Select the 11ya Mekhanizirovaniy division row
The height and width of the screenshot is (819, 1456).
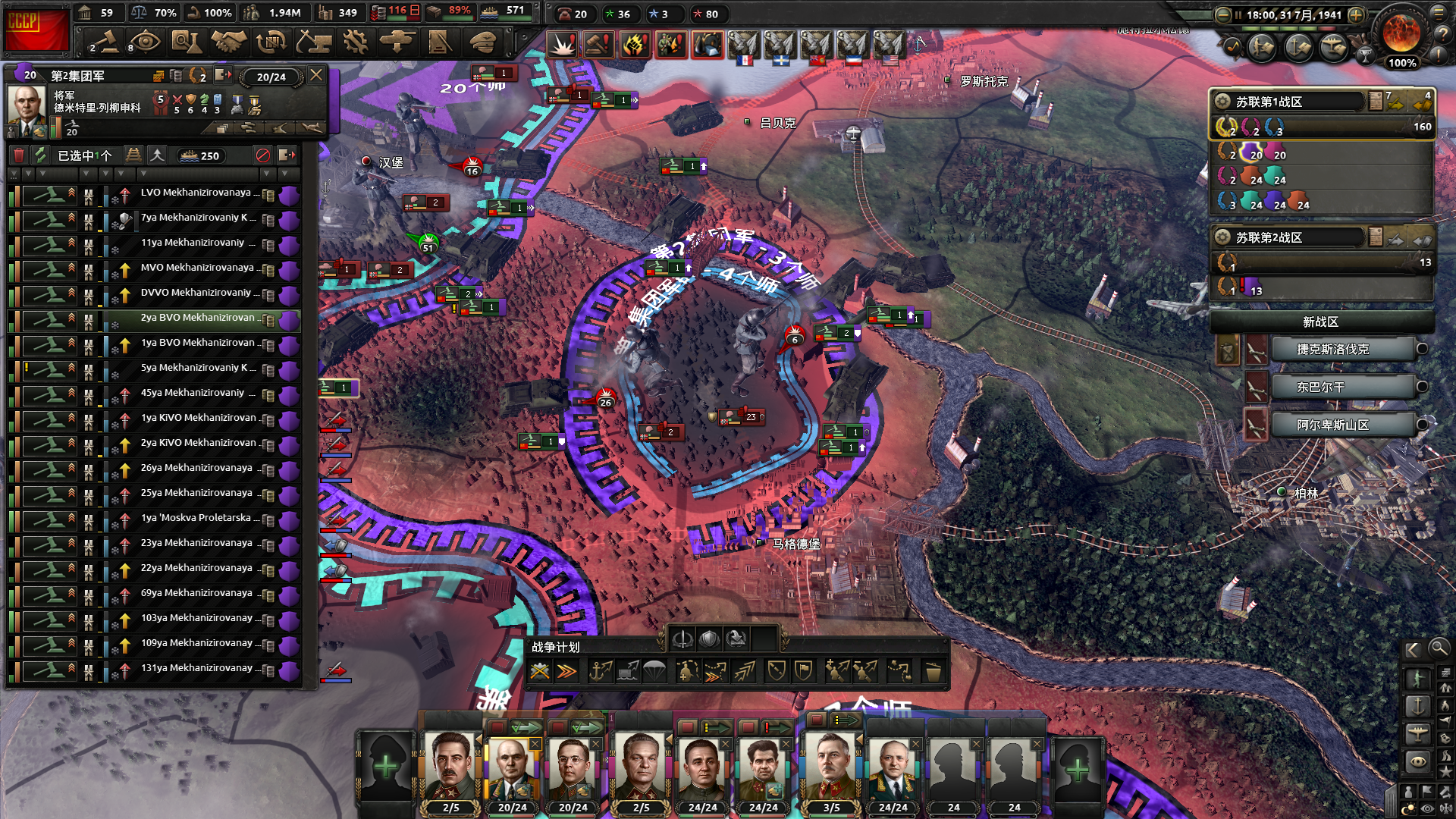[x=193, y=243]
